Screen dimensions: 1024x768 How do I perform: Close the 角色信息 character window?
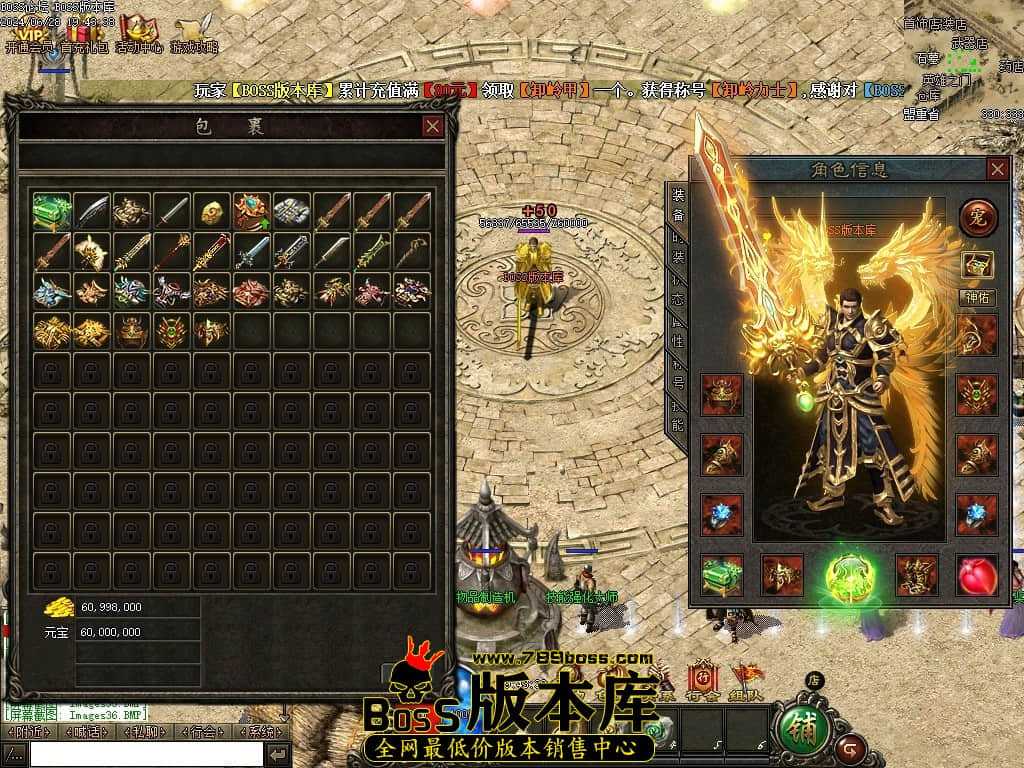[x=997, y=169]
